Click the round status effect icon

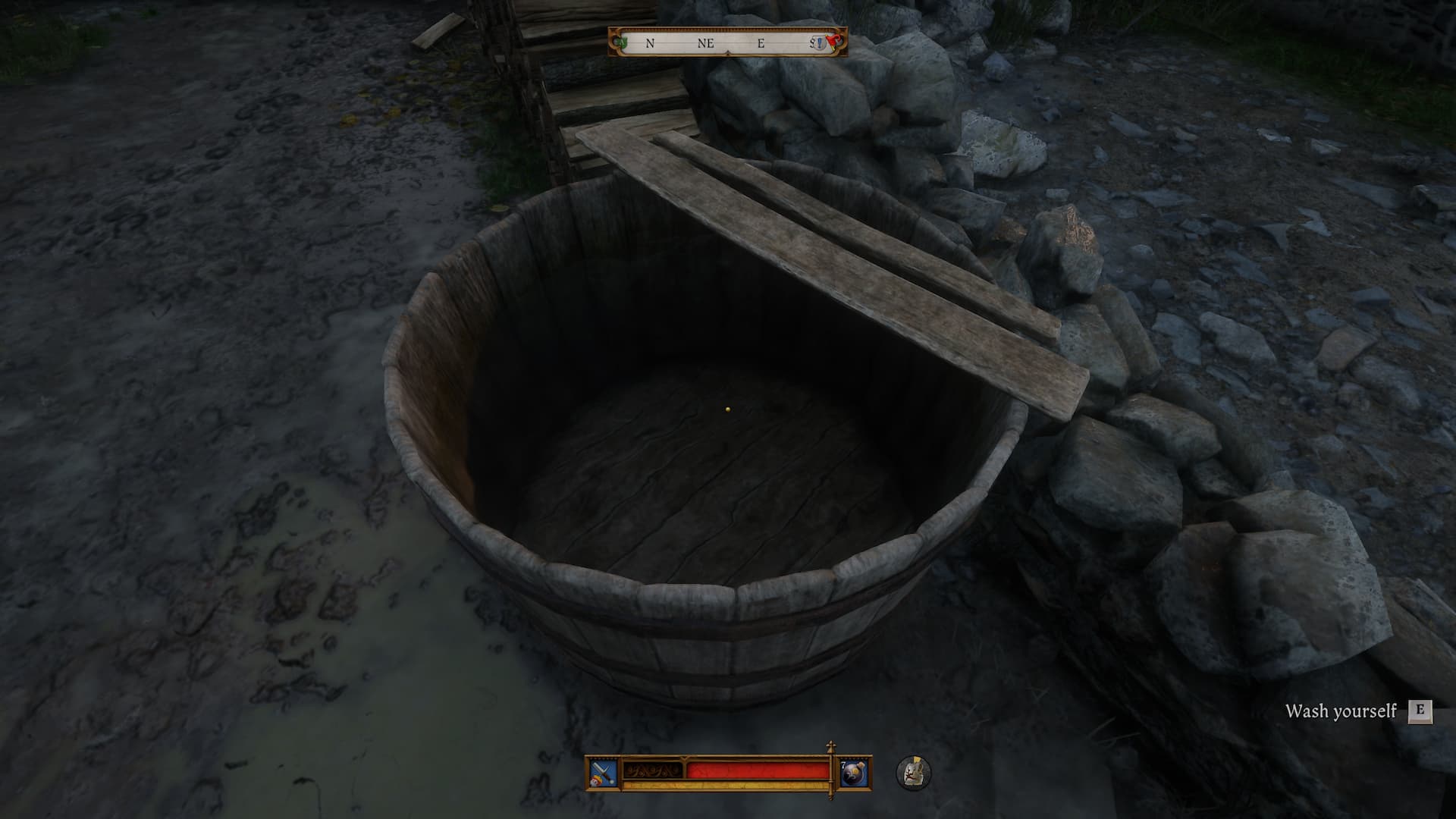click(914, 772)
